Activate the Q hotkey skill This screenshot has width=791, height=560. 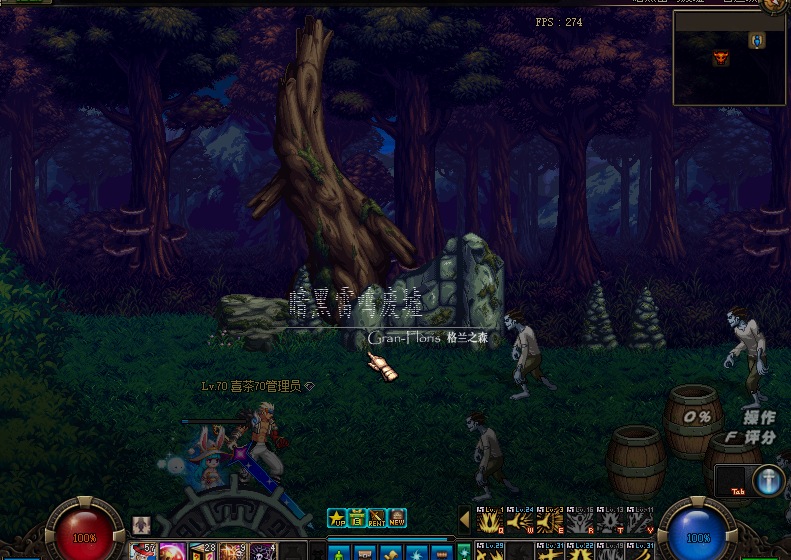pos(489,521)
